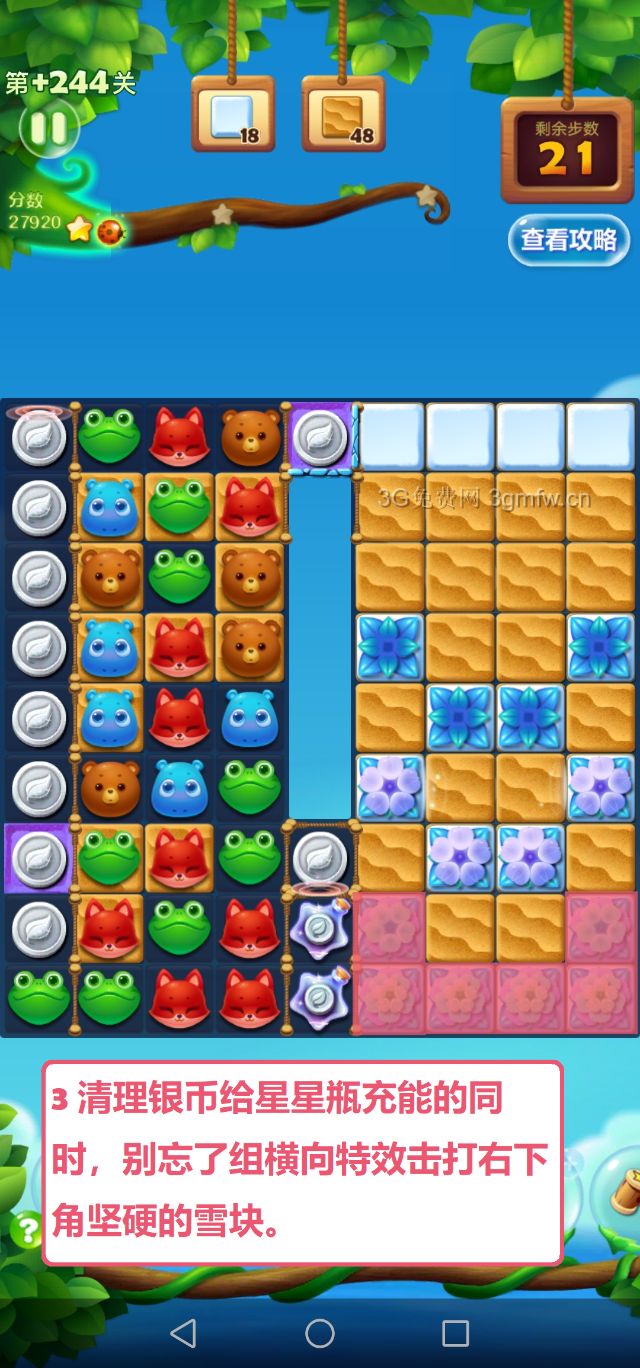Tap the green question mark help button
The height and width of the screenshot is (1368, 640).
[26, 1229]
